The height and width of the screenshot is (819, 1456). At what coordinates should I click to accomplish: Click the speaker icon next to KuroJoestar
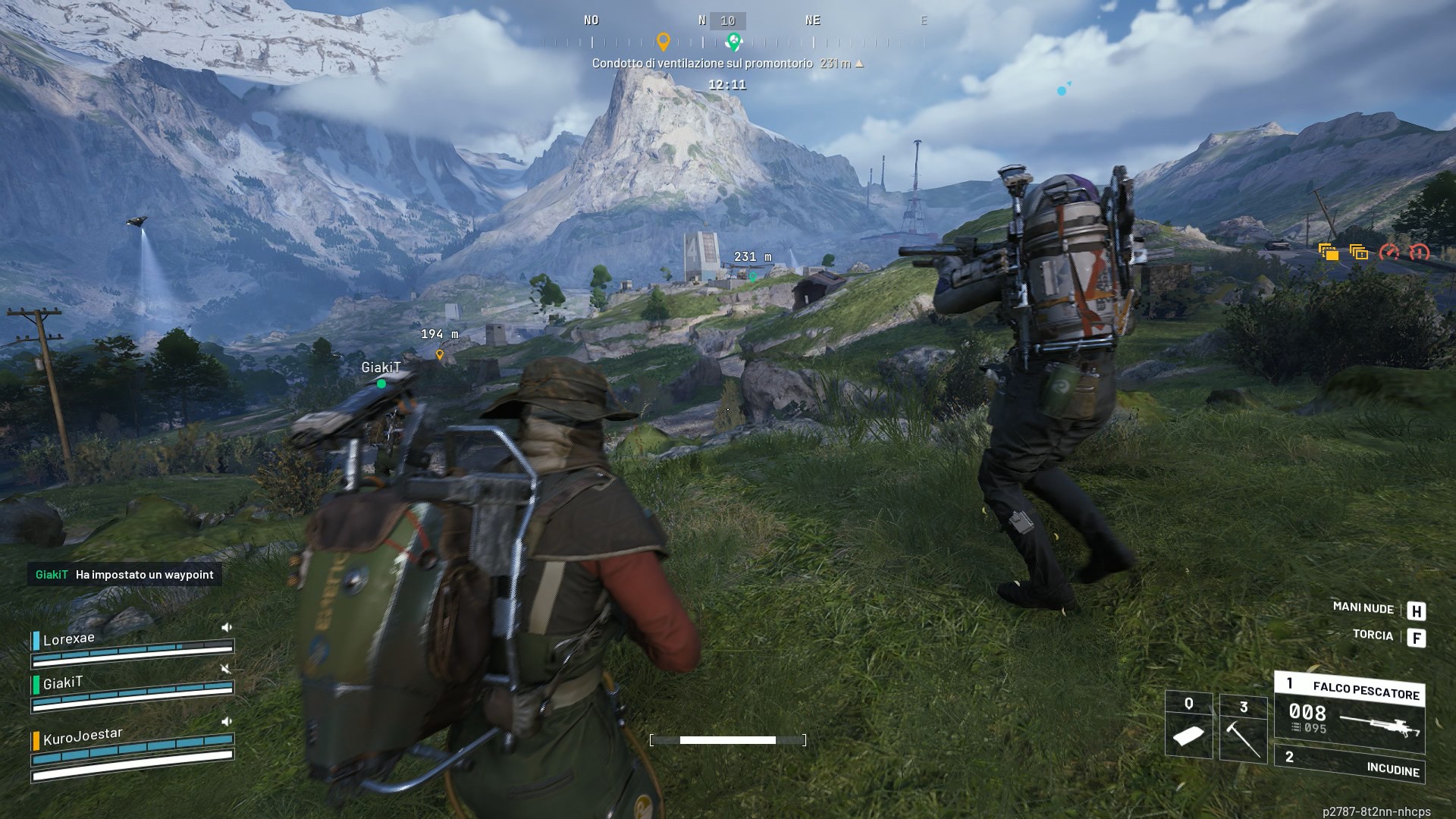coord(226,721)
